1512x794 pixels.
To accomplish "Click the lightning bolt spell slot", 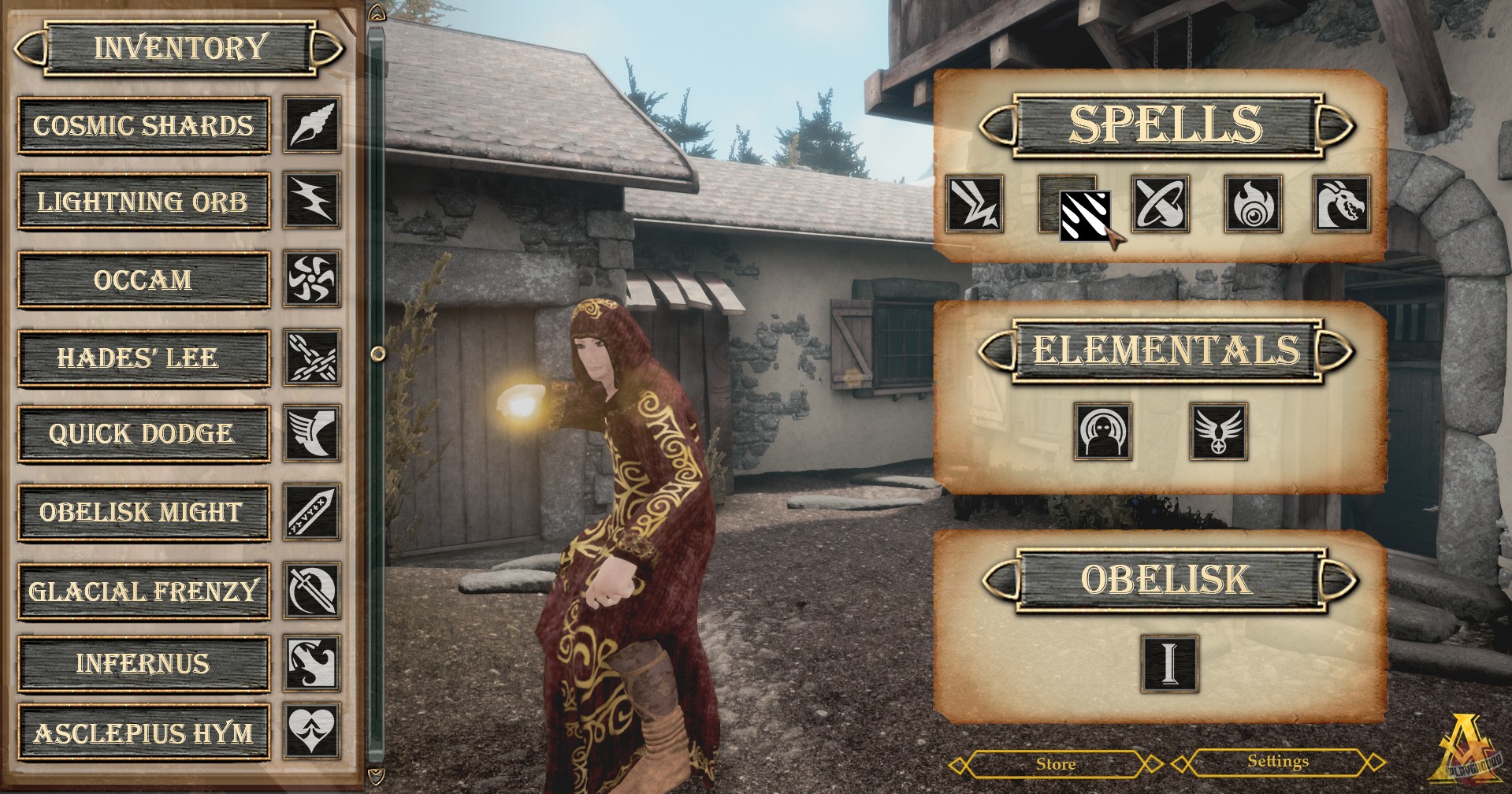I will click(x=975, y=204).
